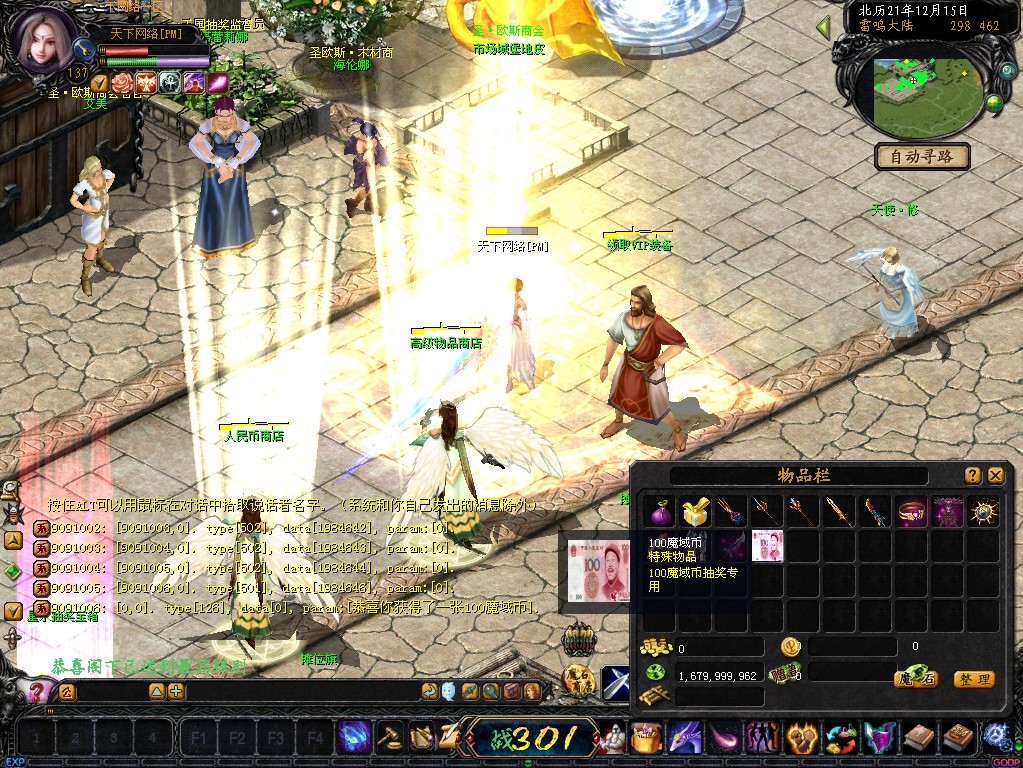Viewport: 1023px width, 768px height.
Task: Activate the blue vortex skill on the hotbar
Action: click(x=353, y=738)
